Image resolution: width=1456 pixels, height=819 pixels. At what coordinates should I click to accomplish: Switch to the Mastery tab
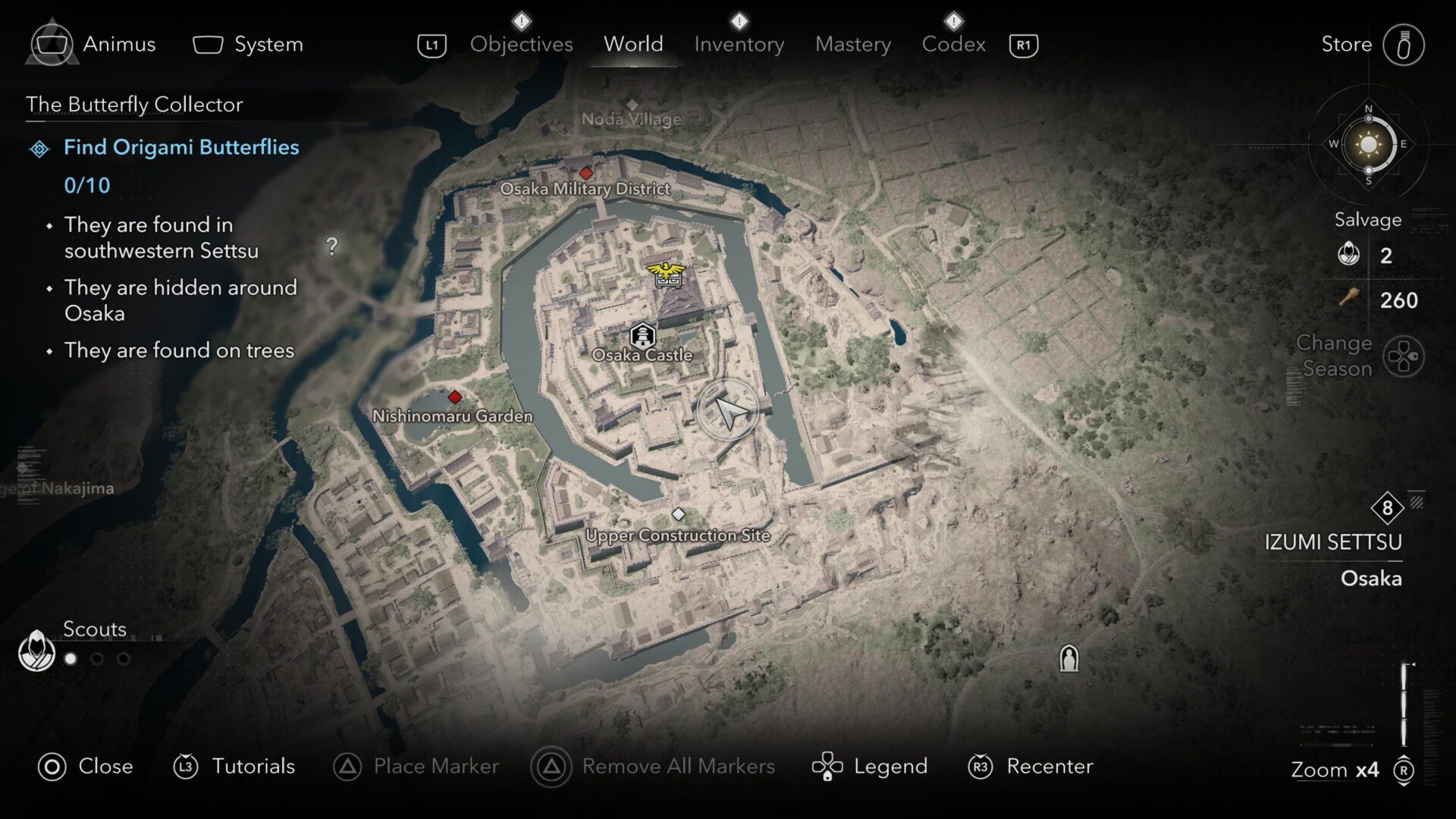(x=852, y=44)
